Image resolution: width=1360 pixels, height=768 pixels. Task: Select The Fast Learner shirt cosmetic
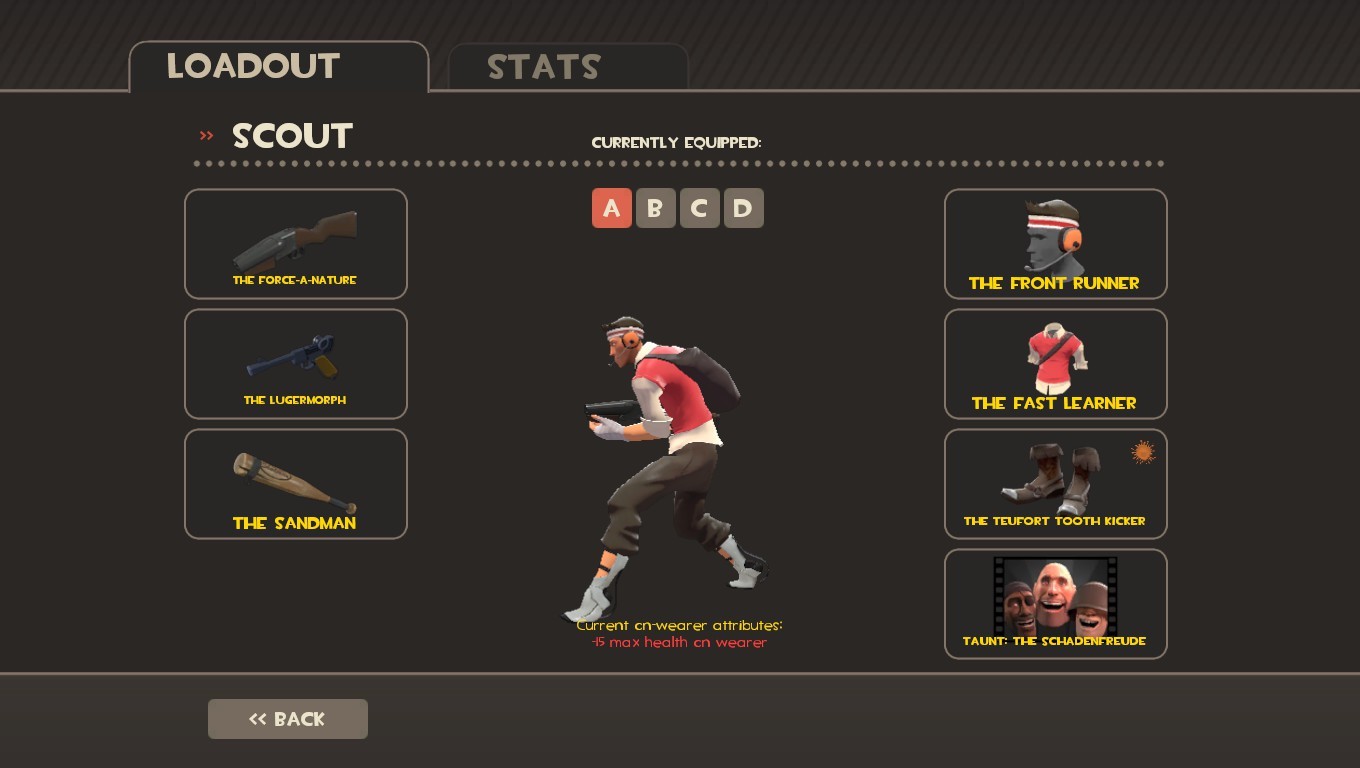1055,363
